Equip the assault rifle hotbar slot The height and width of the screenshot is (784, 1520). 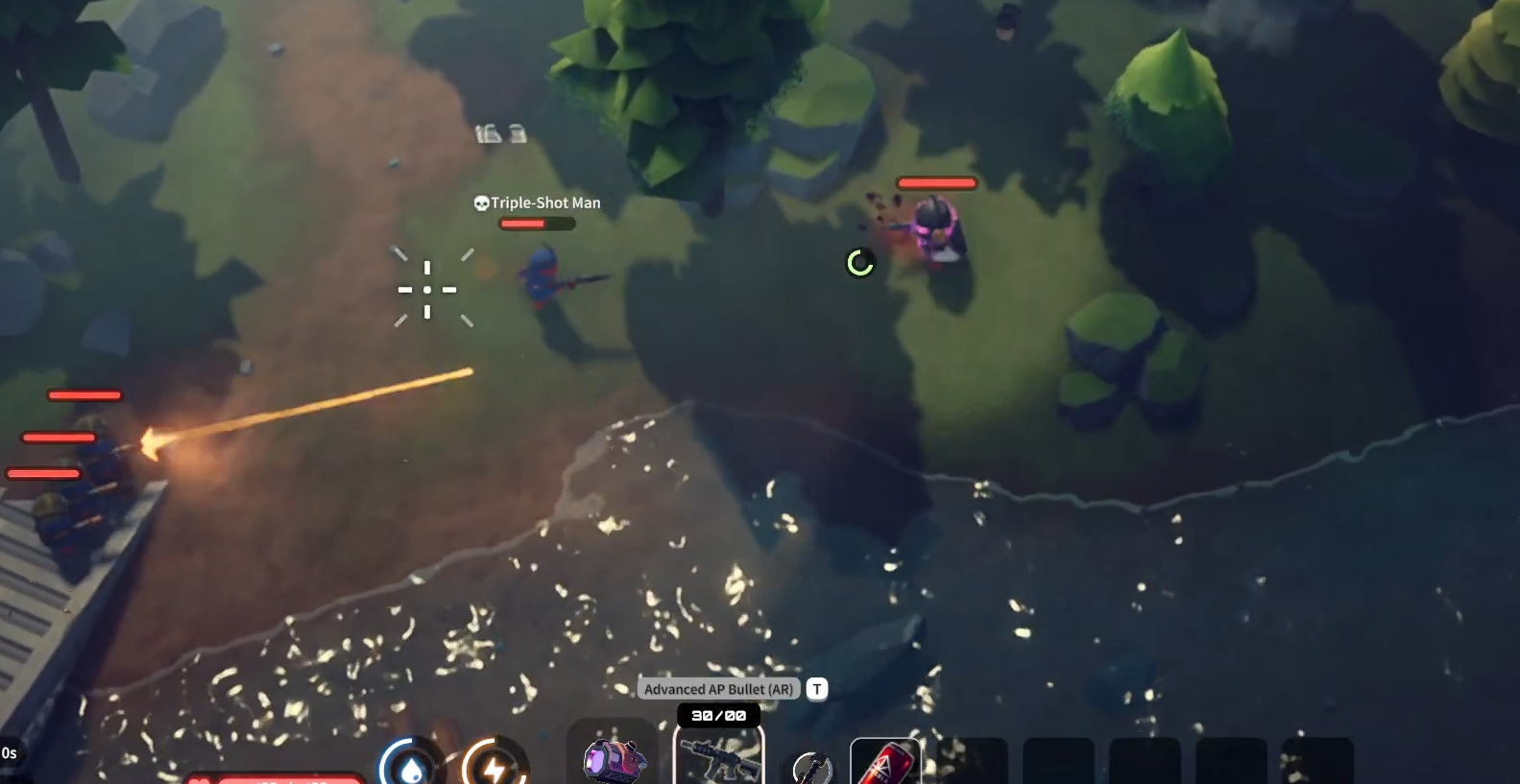718,761
